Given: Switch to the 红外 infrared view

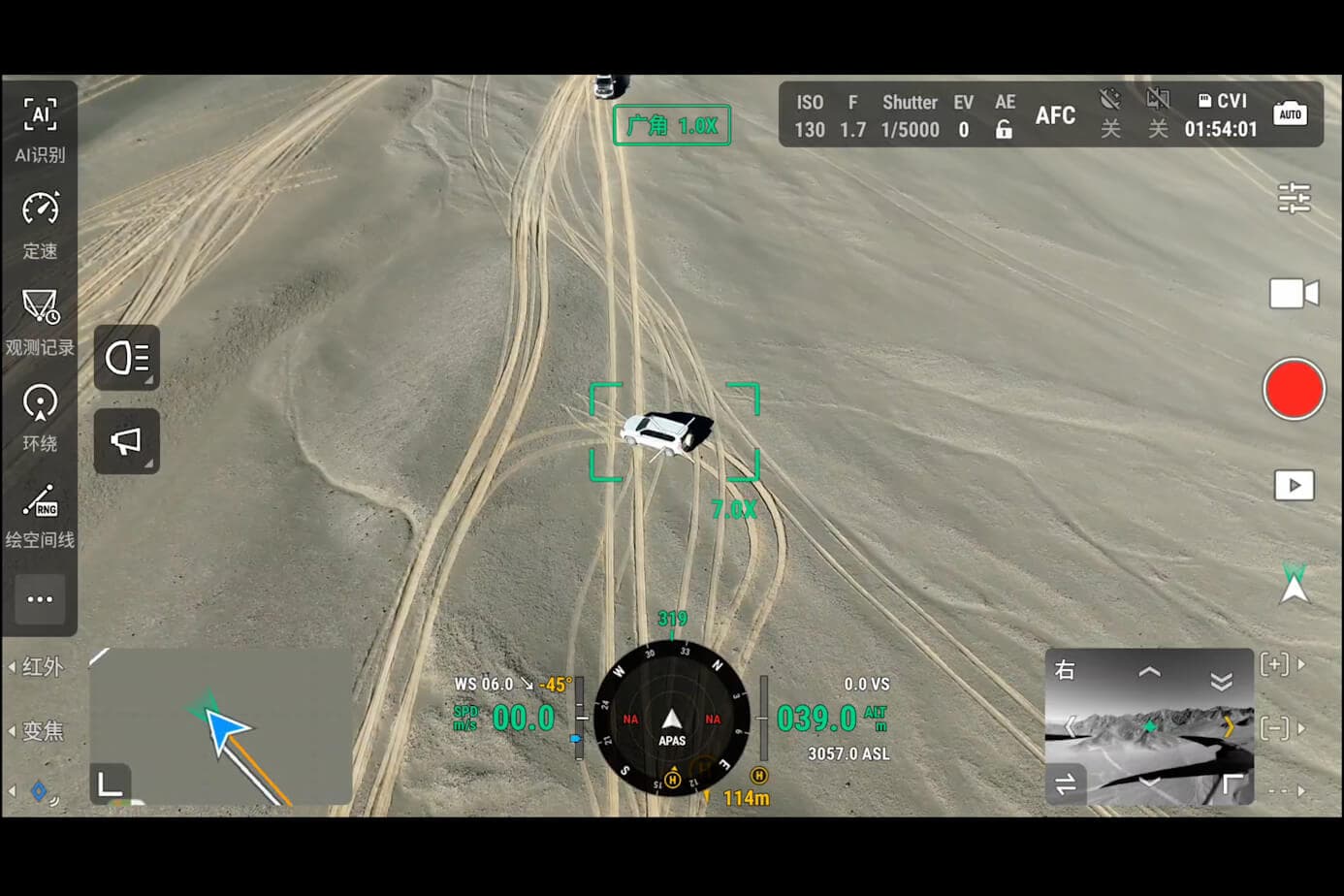Looking at the screenshot, I should pyautogui.click(x=42, y=667).
